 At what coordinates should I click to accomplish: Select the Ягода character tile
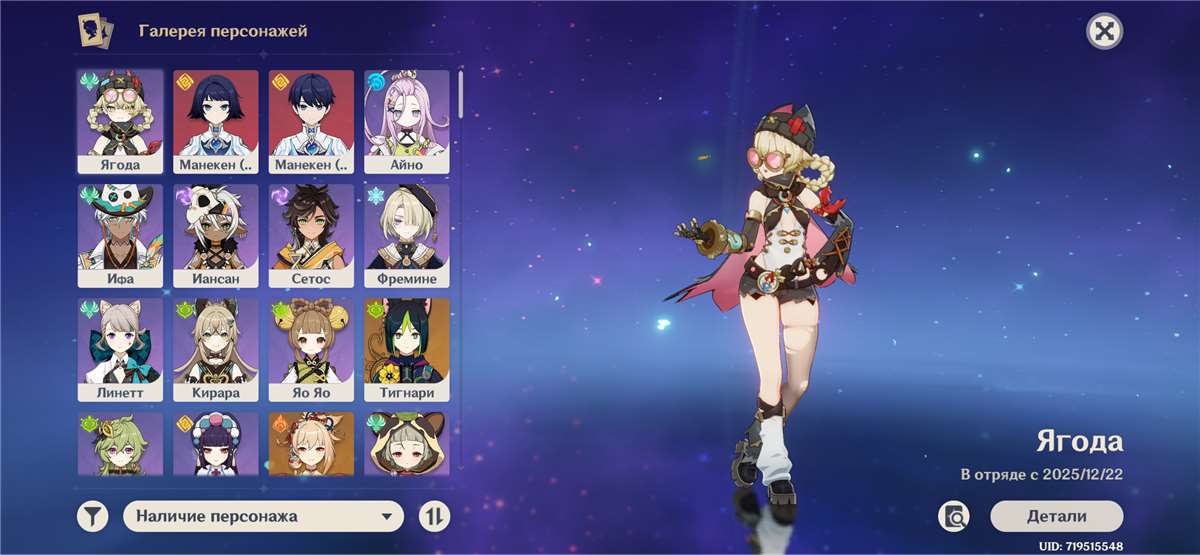[x=120, y=120]
